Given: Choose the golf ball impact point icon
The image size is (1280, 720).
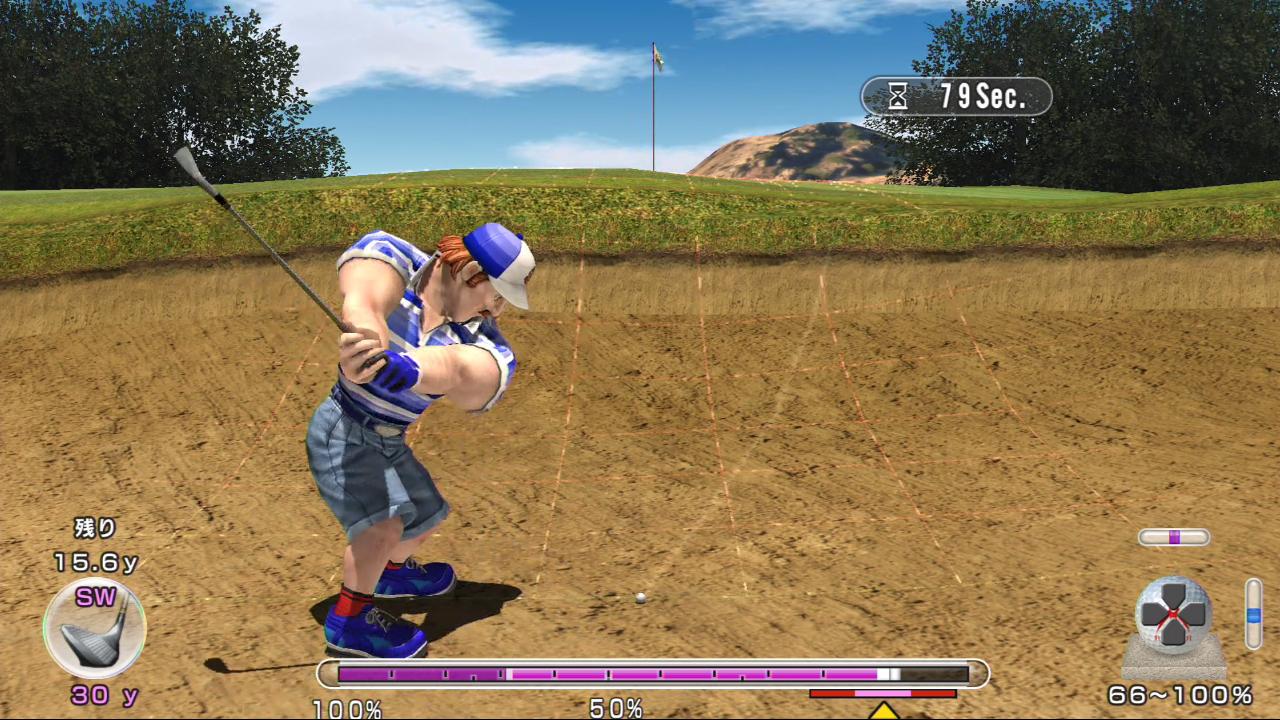Looking at the screenshot, I should point(1173,614).
